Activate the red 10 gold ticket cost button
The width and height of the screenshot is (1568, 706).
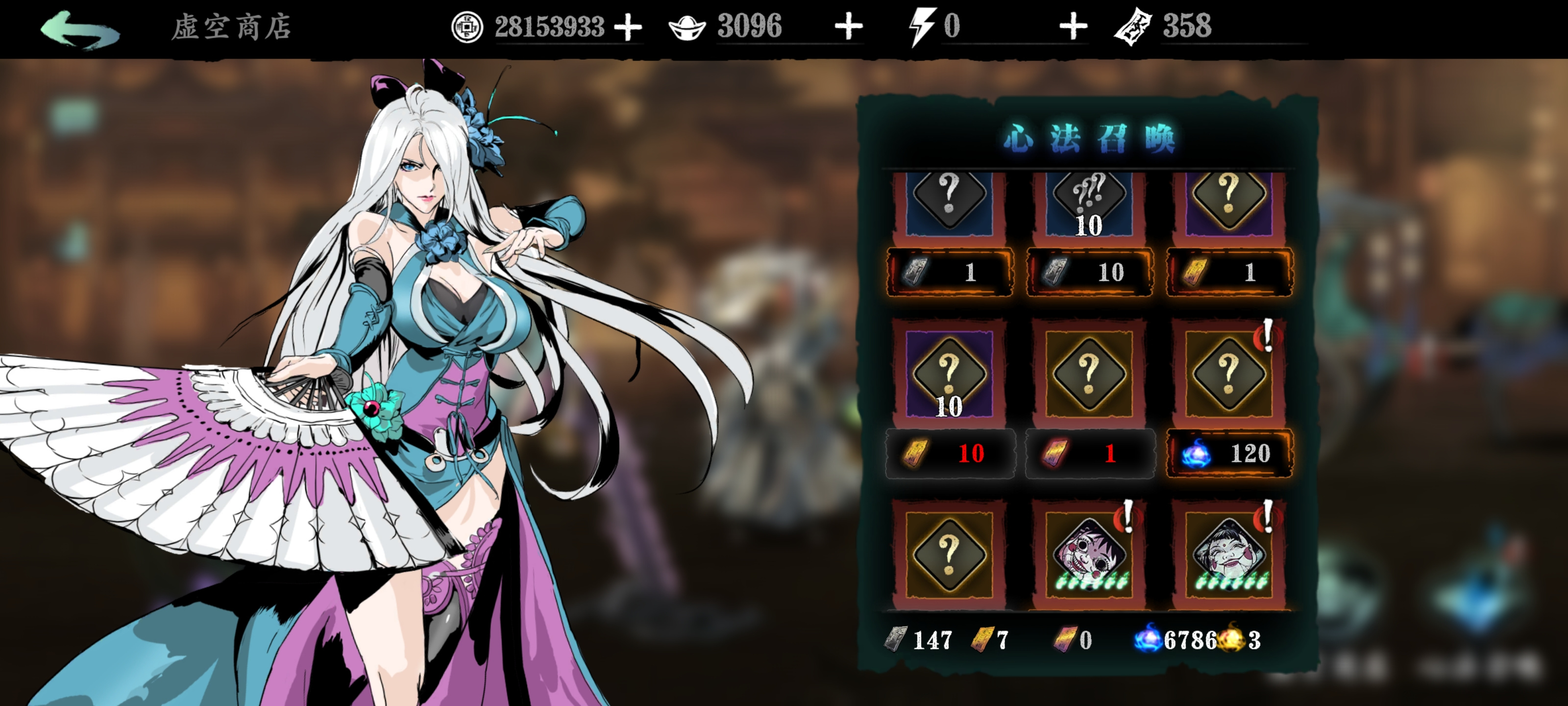950,453
